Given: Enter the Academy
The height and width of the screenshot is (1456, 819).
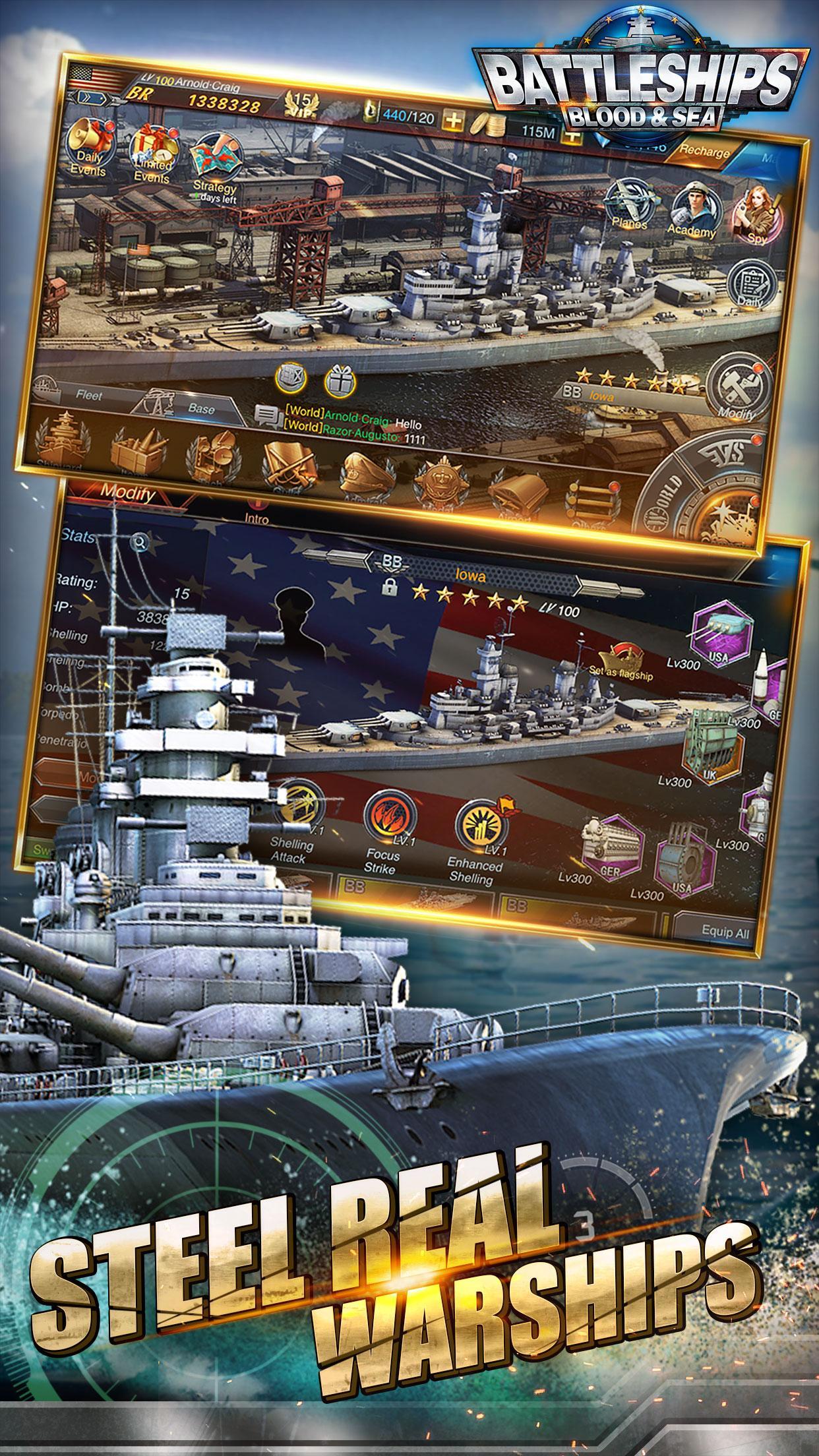Looking at the screenshot, I should tap(692, 210).
